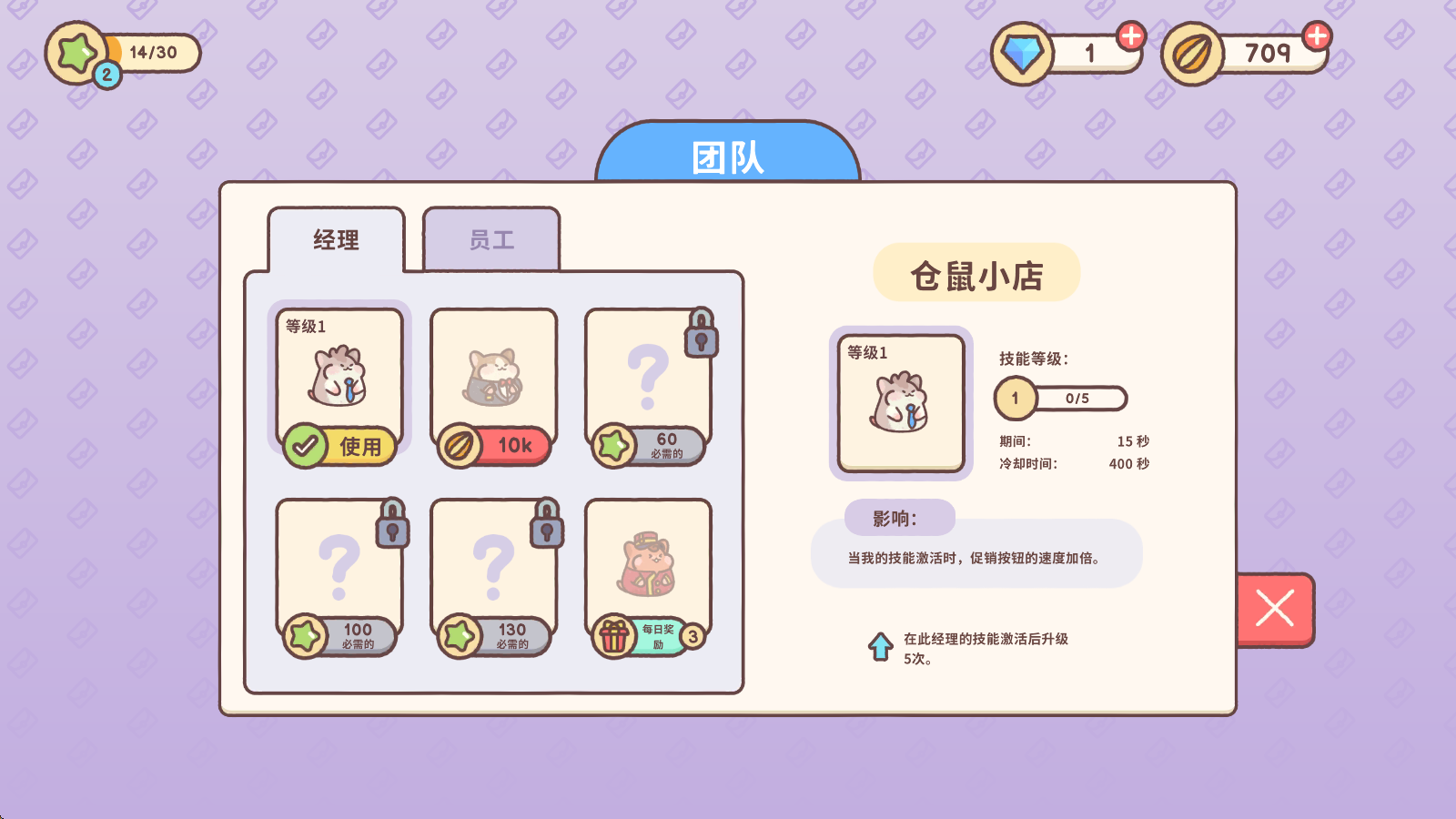Select the 经理 tab
Screen dimensions: 1456x819
tap(336, 240)
